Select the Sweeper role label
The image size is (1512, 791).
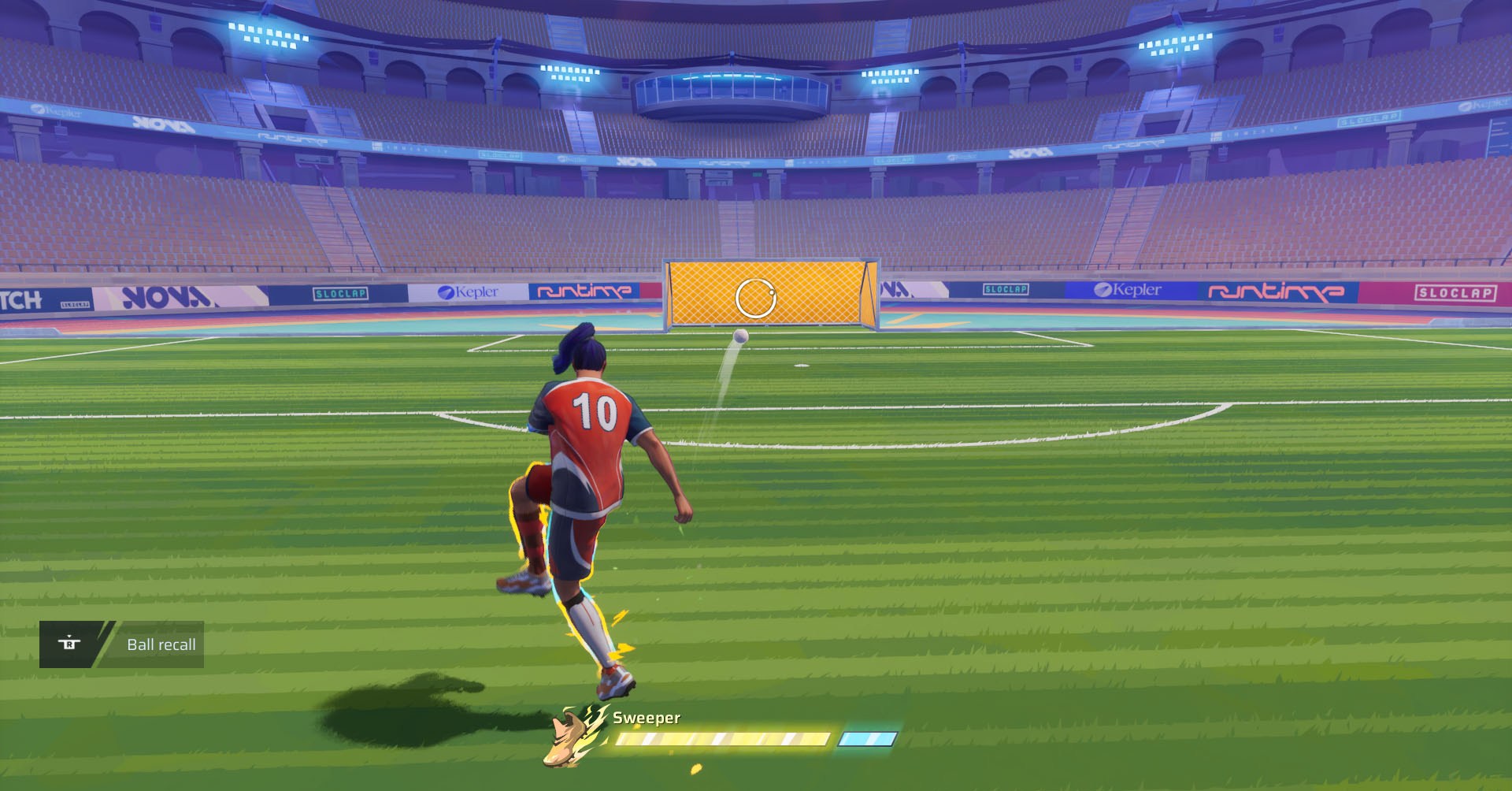pyautogui.click(x=645, y=718)
